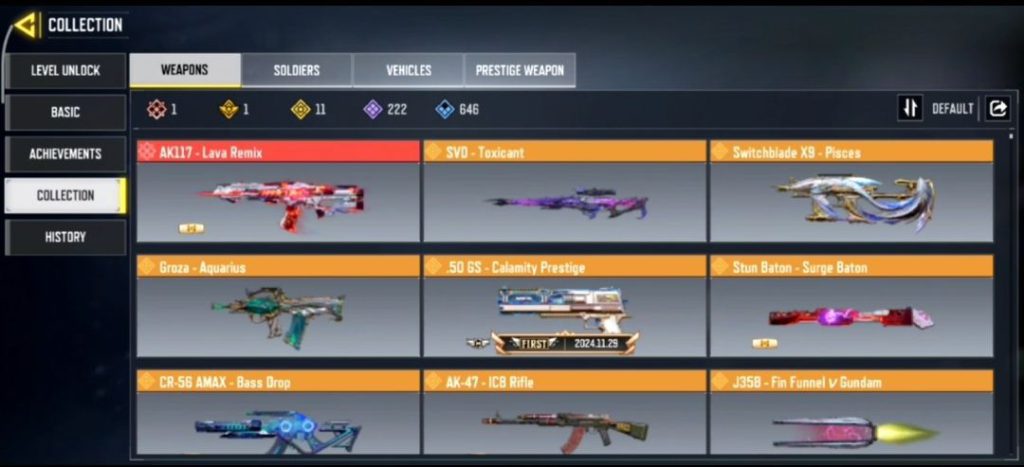The image size is (1024, 467).
Task: Filter by blue rare rarity 646
Action: (457, 109)
